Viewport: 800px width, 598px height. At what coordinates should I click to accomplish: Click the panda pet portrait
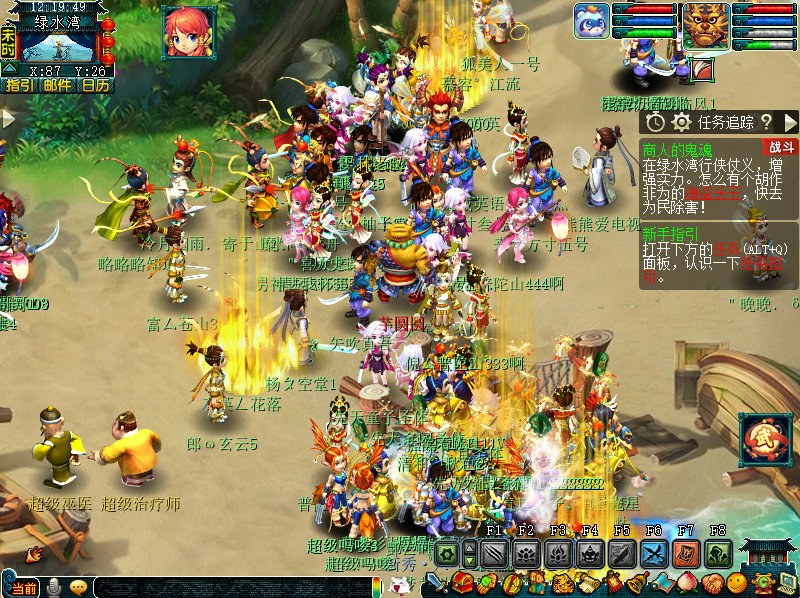(x=591, y=22)
